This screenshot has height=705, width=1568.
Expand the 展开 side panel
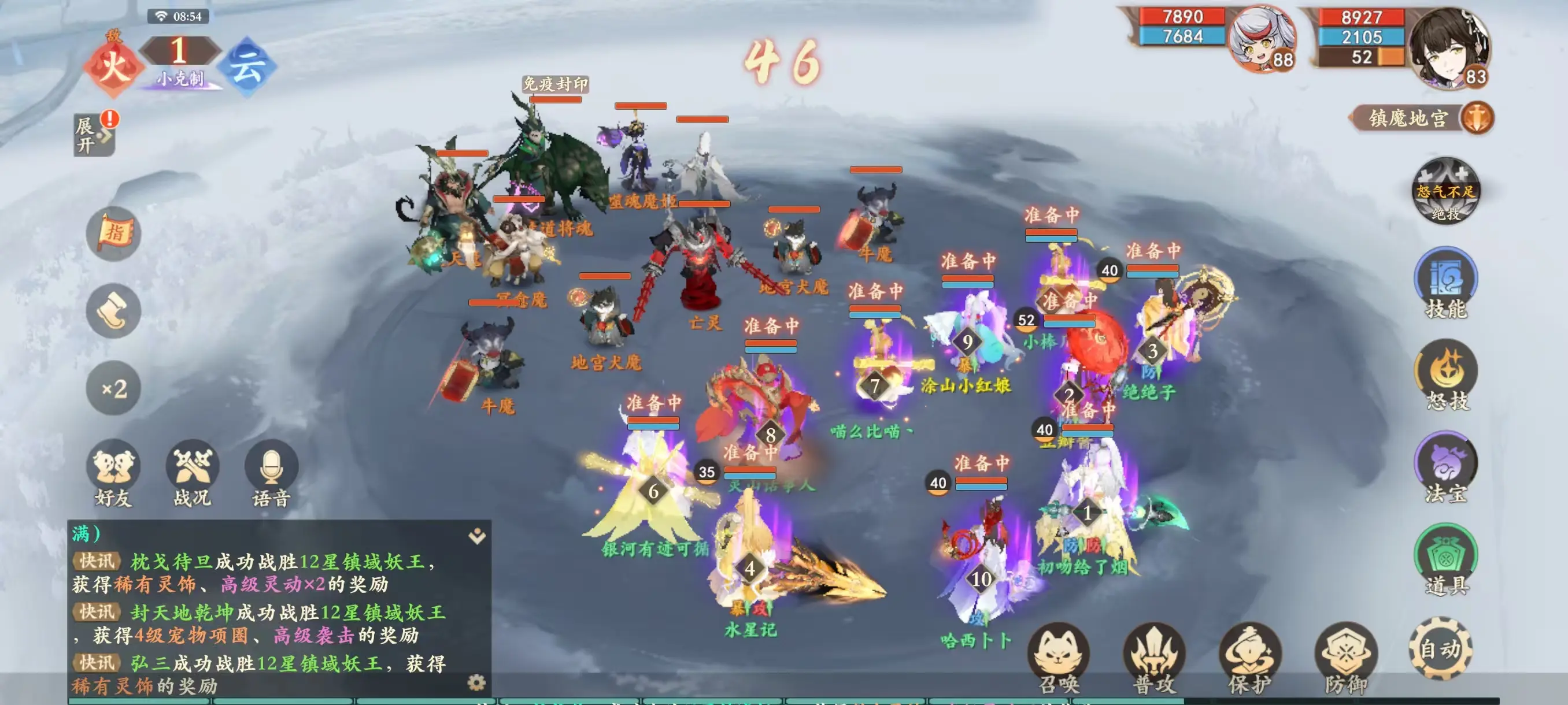tap(93, 135)
